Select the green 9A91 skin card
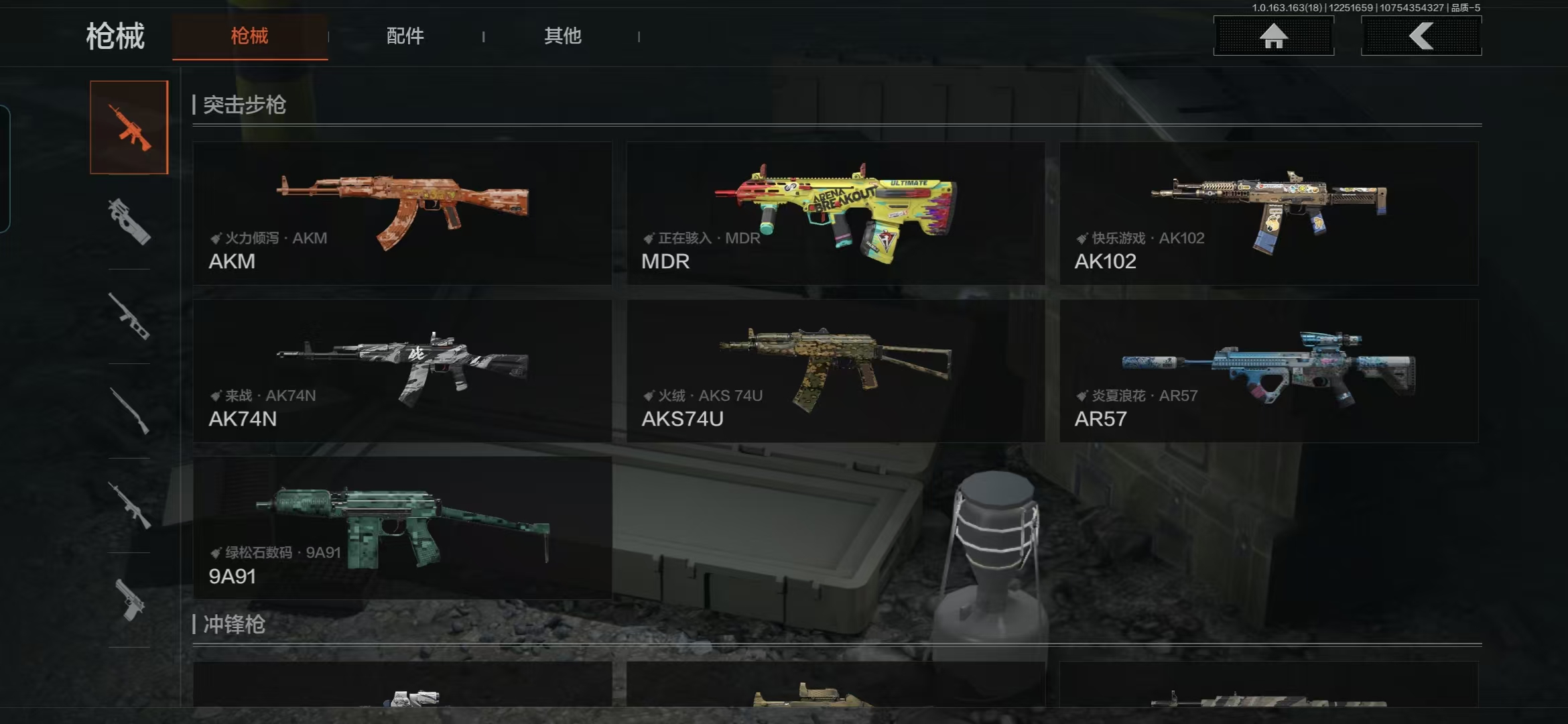The height and width of the screenshot is (724, 1568). coord(402,528)
